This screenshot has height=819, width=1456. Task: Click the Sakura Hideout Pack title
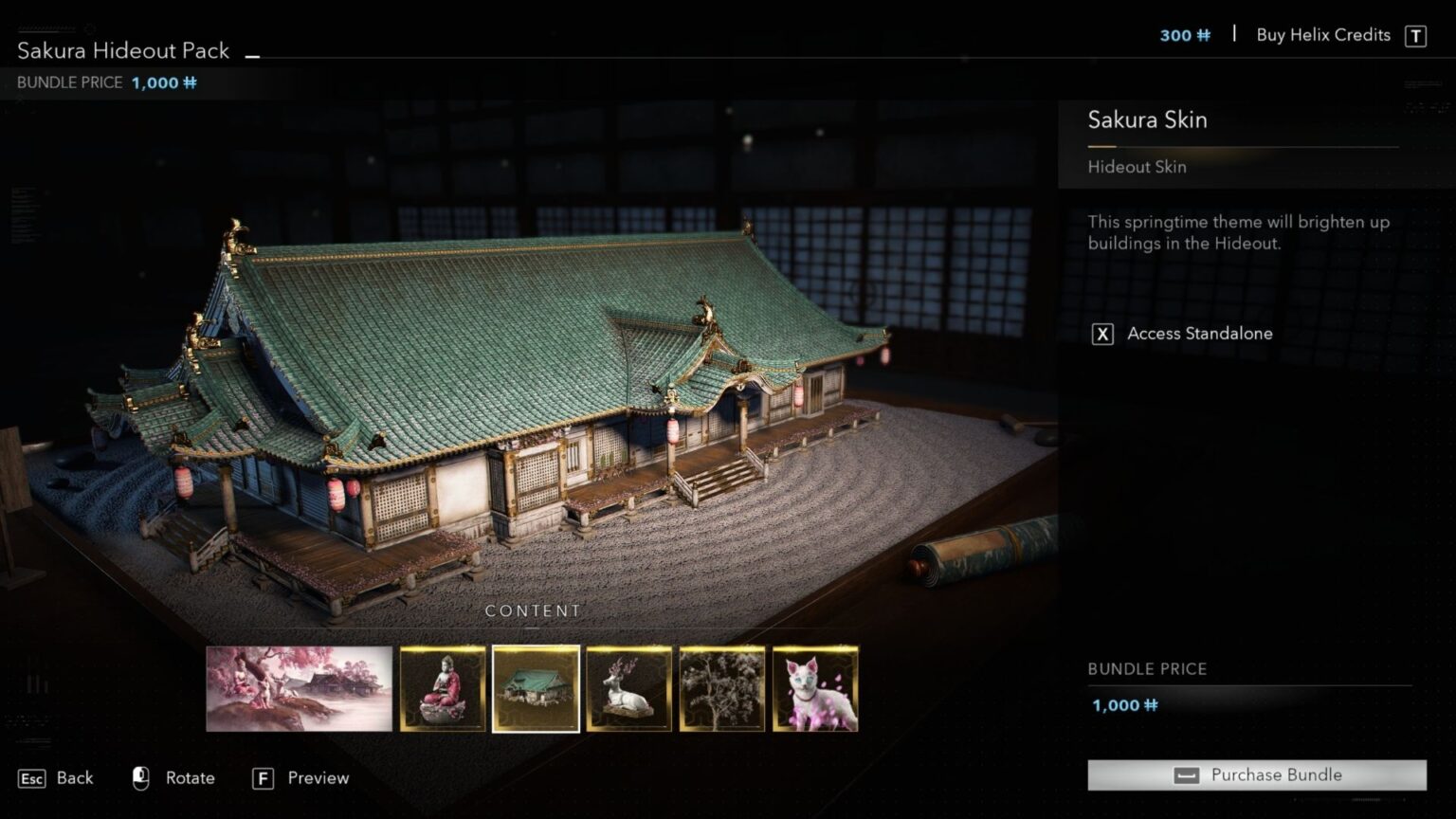click(x=122, y=49)
